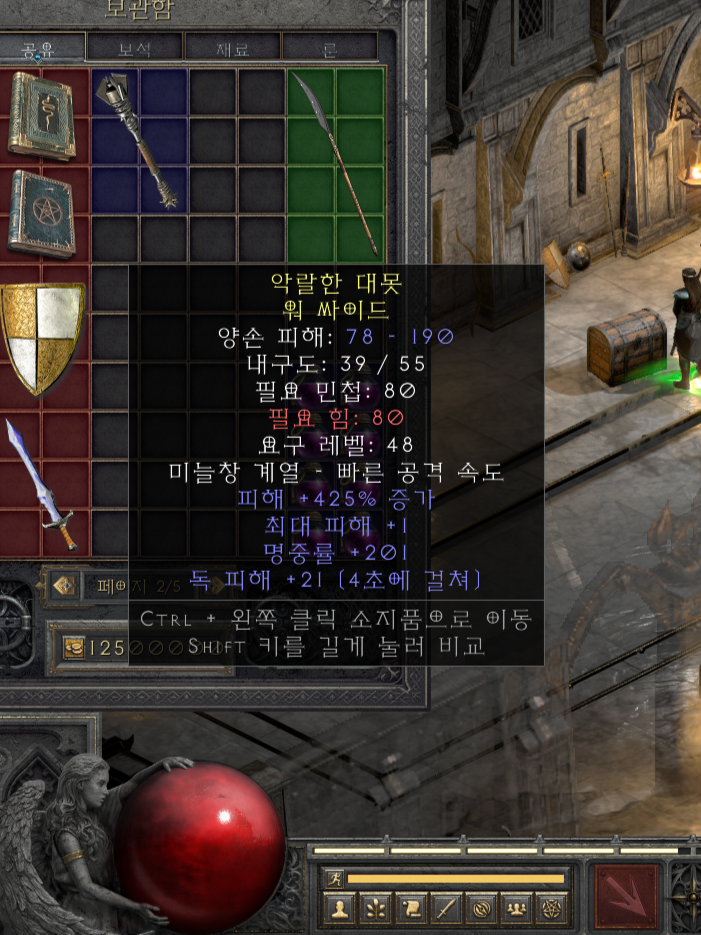Open the 보석 stash tab
The width and height of the screenshot is (701, 935).
pyautogui.click(x=134, y=47)
